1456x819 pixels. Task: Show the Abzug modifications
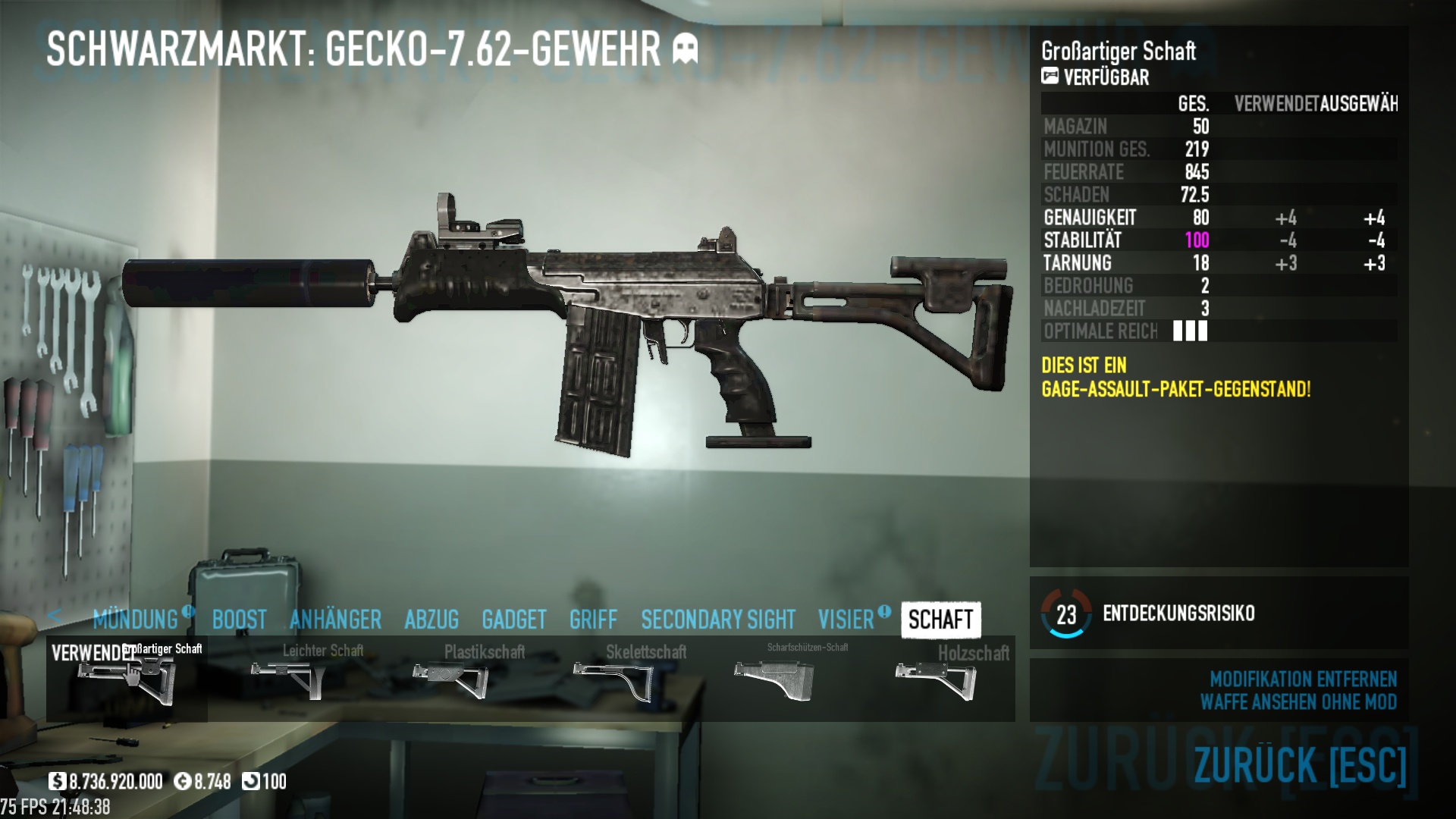coord(431,620)
